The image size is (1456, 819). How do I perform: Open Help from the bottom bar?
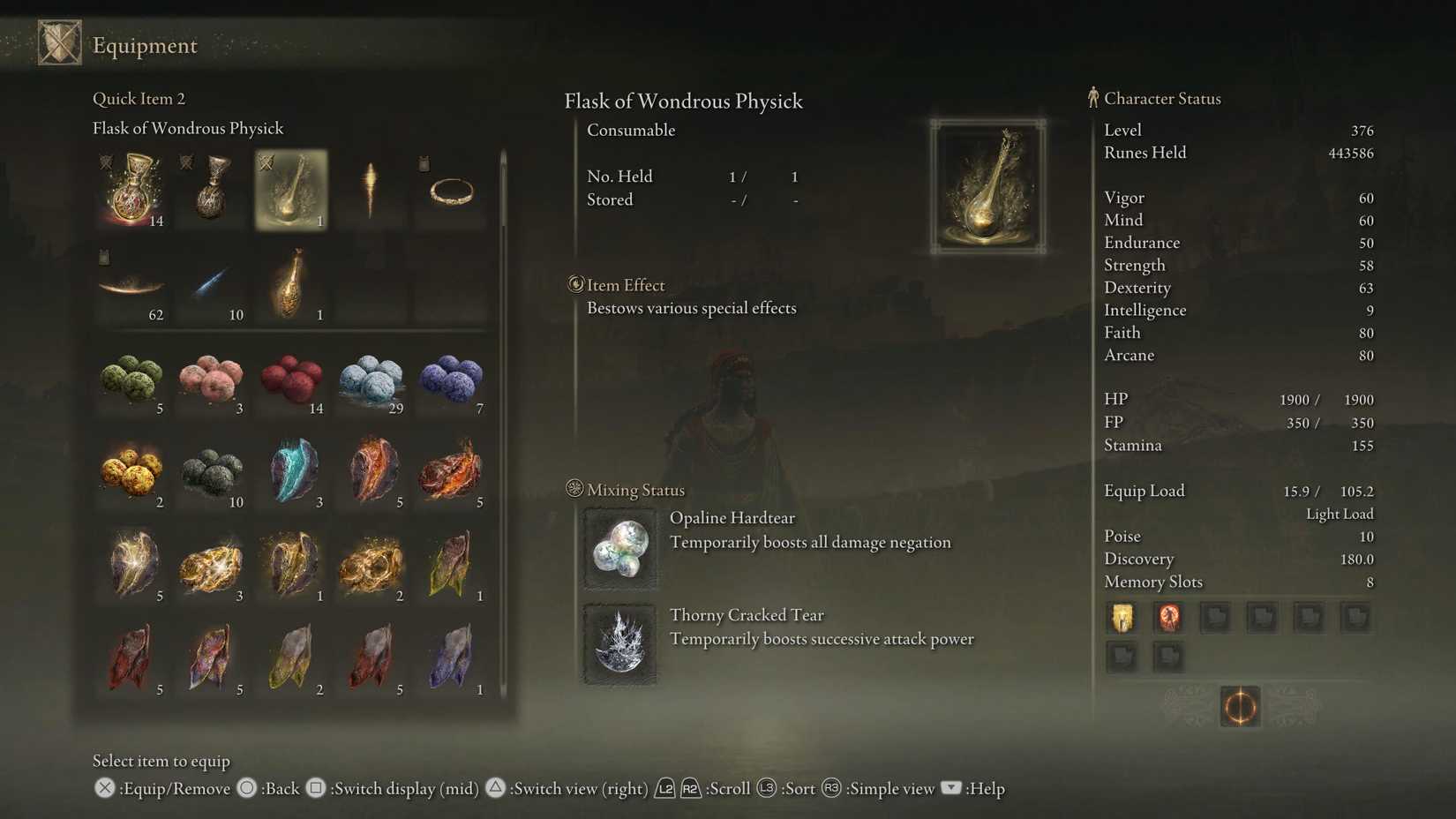(951, 788)
